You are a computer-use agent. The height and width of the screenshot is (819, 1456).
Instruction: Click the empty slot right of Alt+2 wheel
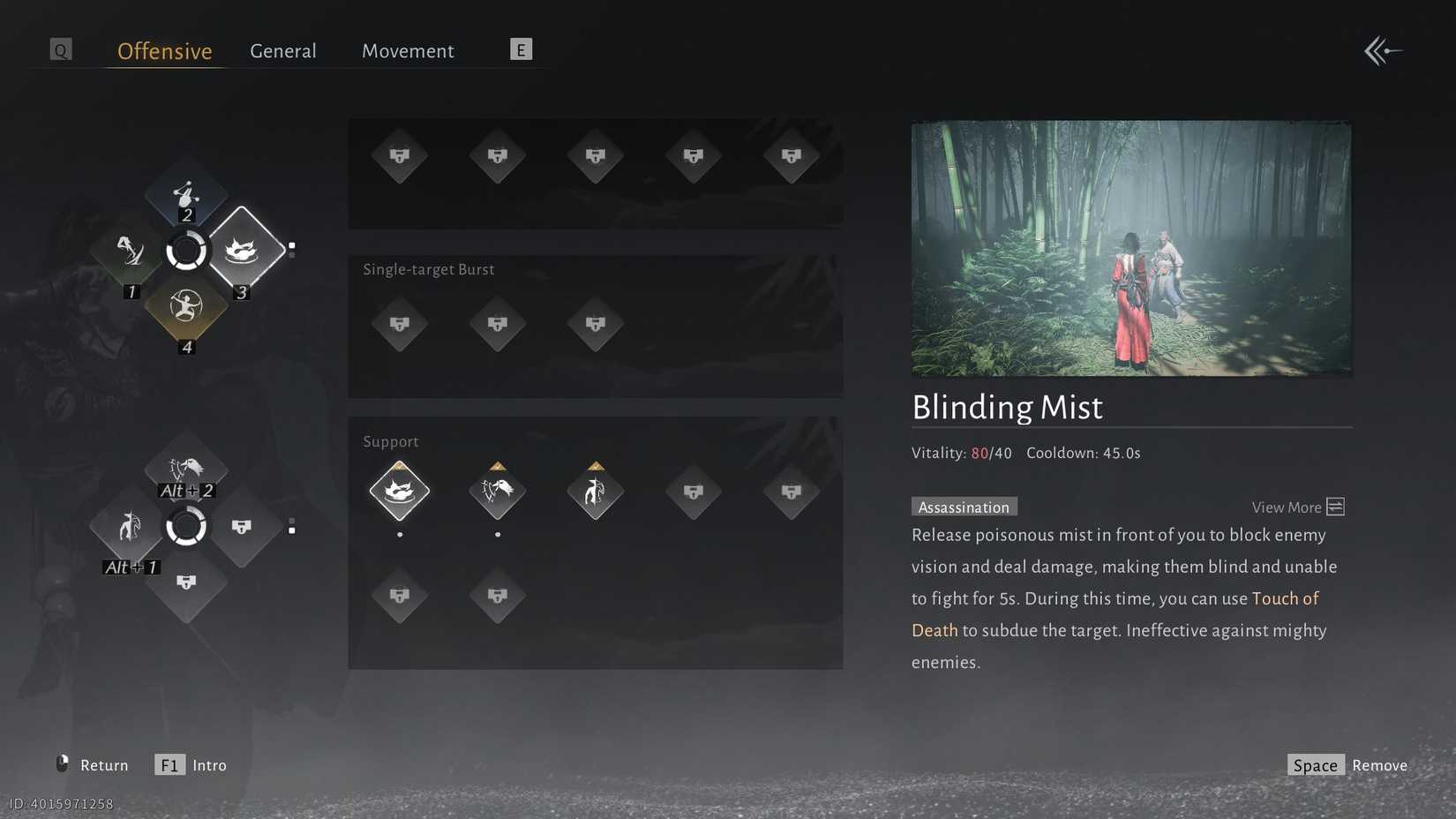[243, 527]
